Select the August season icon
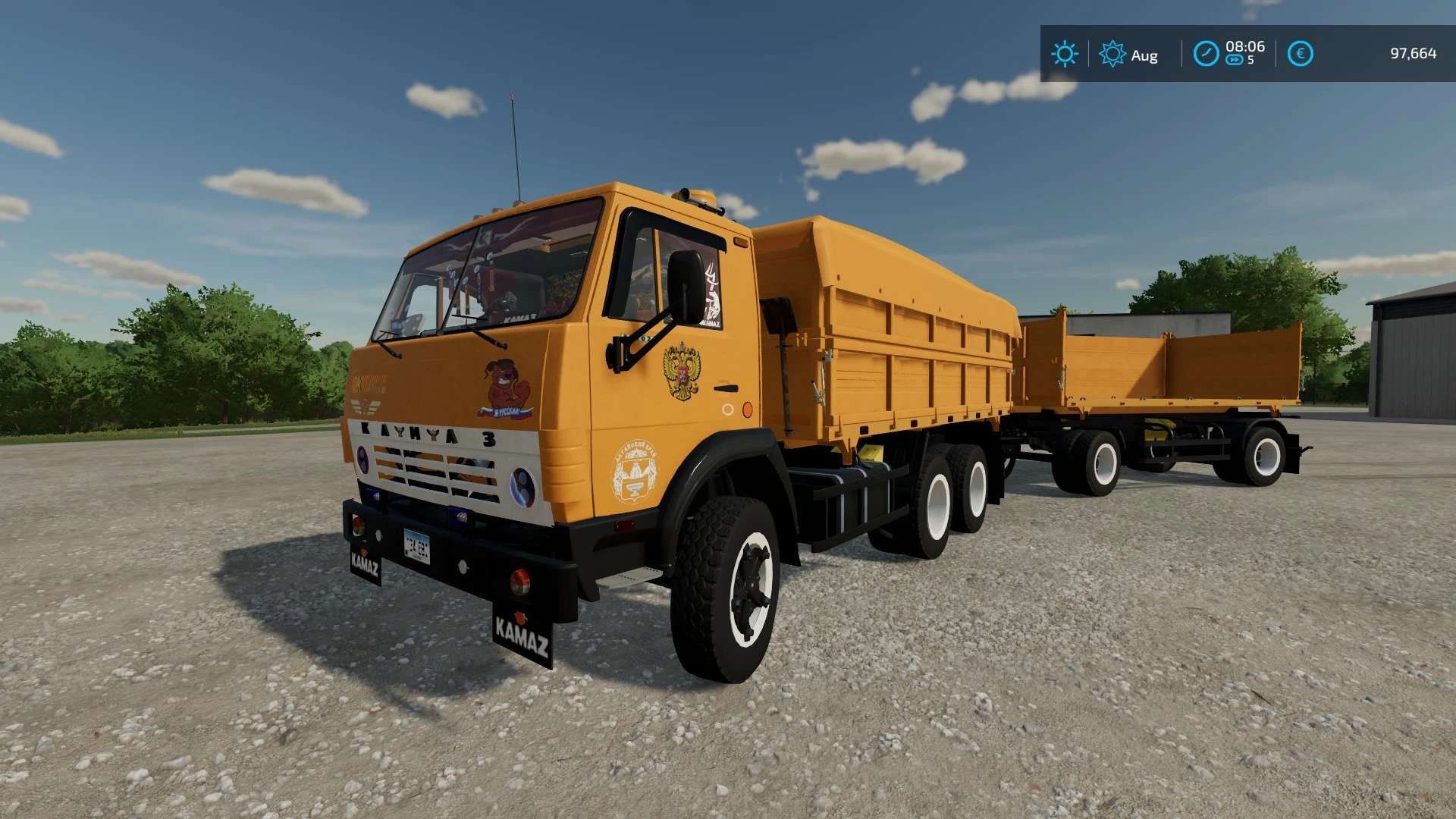This screenshot has height=819, width=1456. click(1112, 54)
